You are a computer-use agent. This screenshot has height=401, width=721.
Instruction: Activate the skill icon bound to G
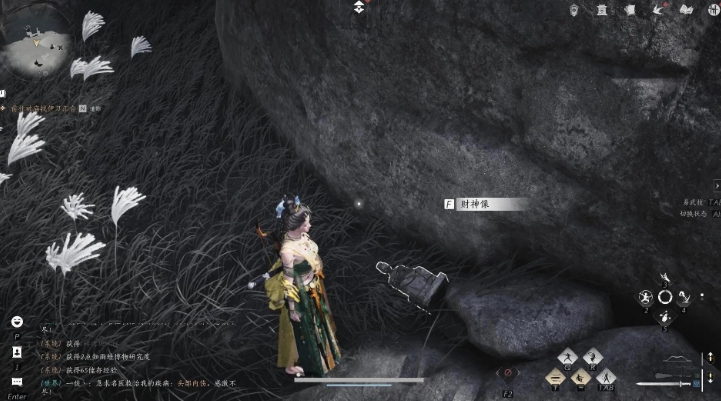pyautogui.click(x=566, y=357)
